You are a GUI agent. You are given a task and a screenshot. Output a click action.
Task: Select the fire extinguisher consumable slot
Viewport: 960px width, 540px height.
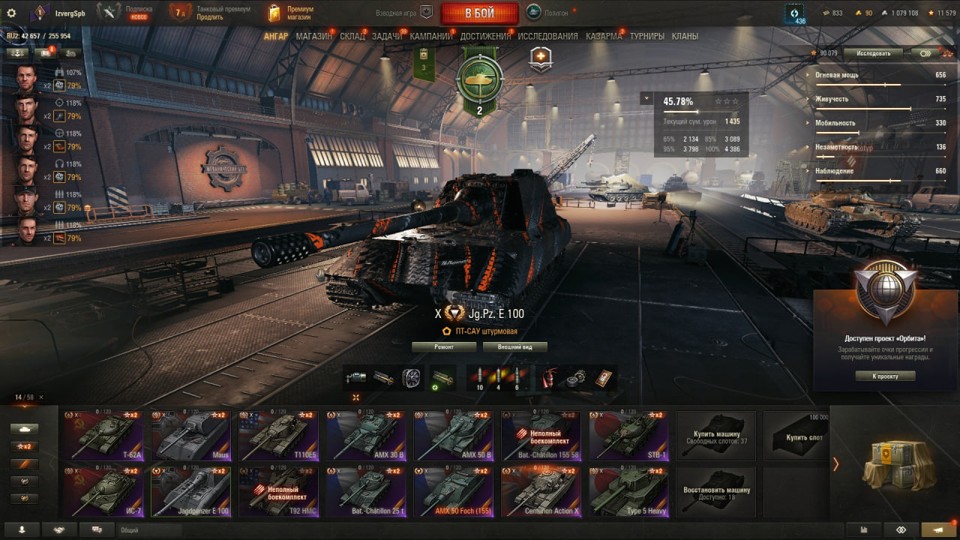click(x=549, y=378)
